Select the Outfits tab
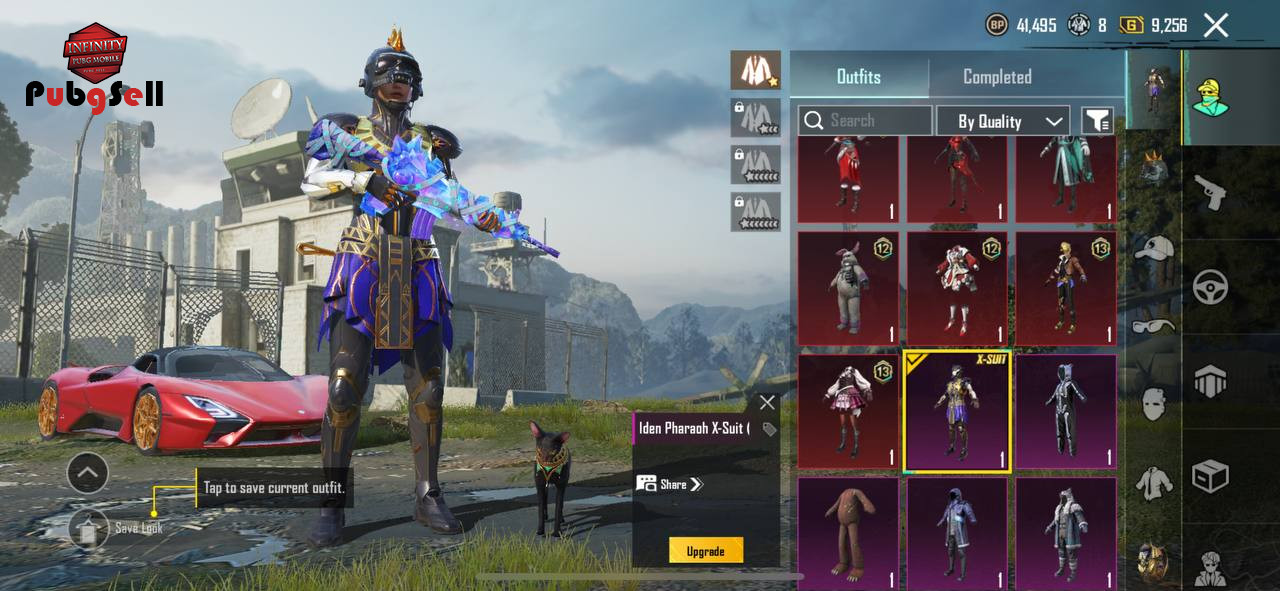1280x591 pixels. (858, 77)
